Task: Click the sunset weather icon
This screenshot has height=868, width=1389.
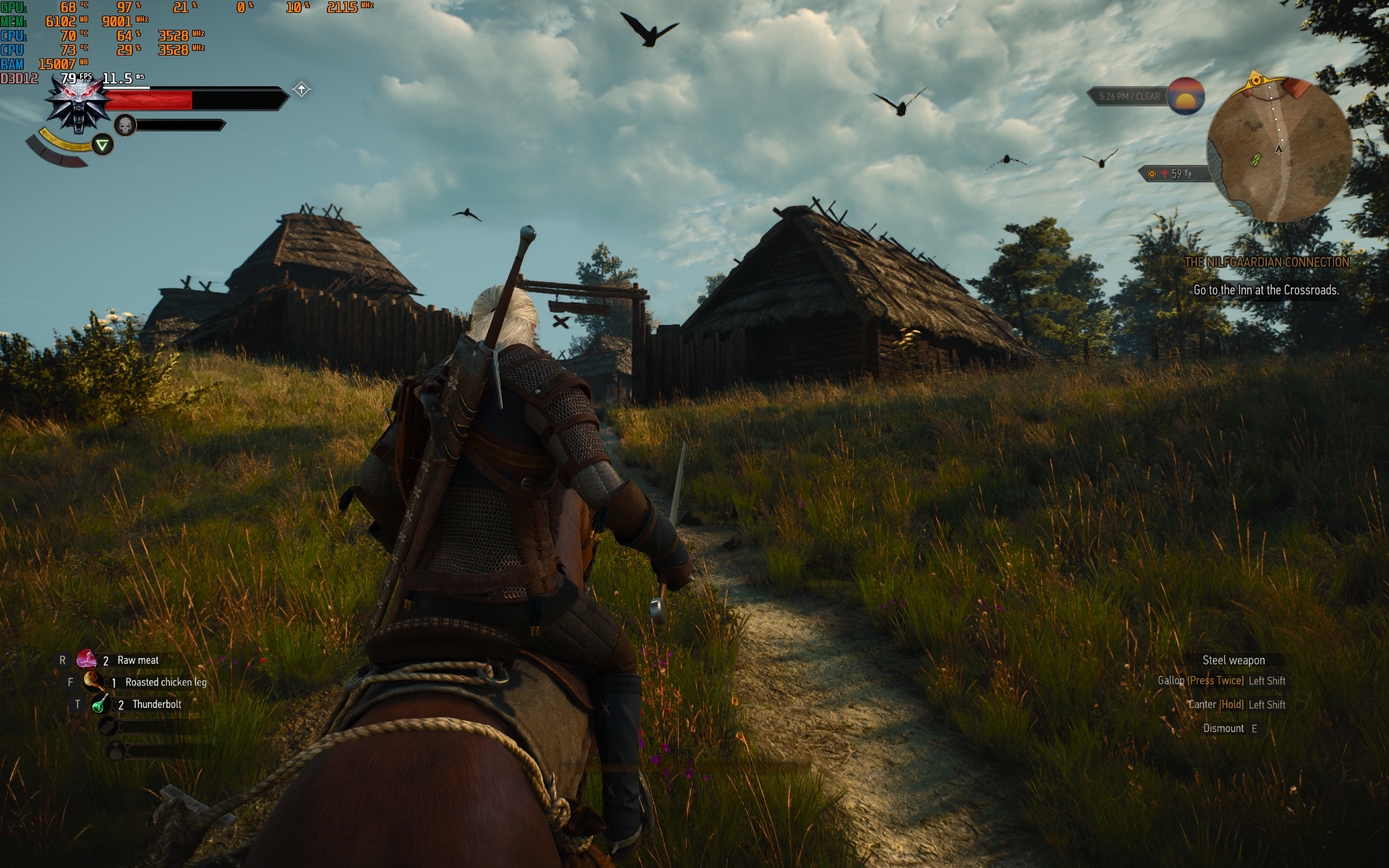Action: (x=1185, y=96)
